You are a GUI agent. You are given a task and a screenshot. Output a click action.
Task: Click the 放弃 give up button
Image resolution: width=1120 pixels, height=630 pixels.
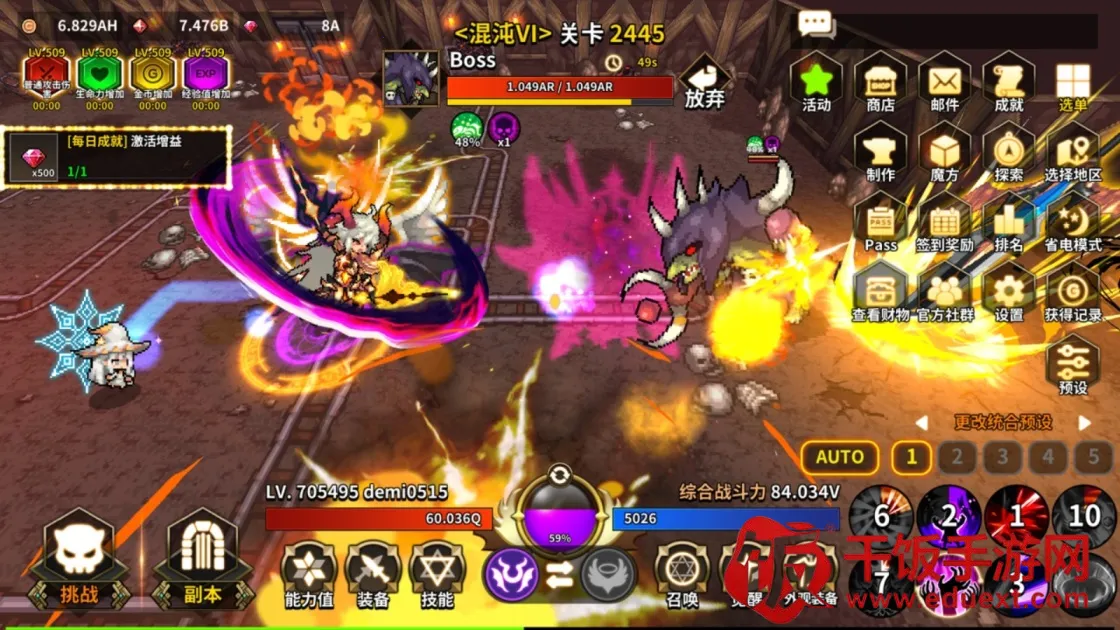pos(705,82)
